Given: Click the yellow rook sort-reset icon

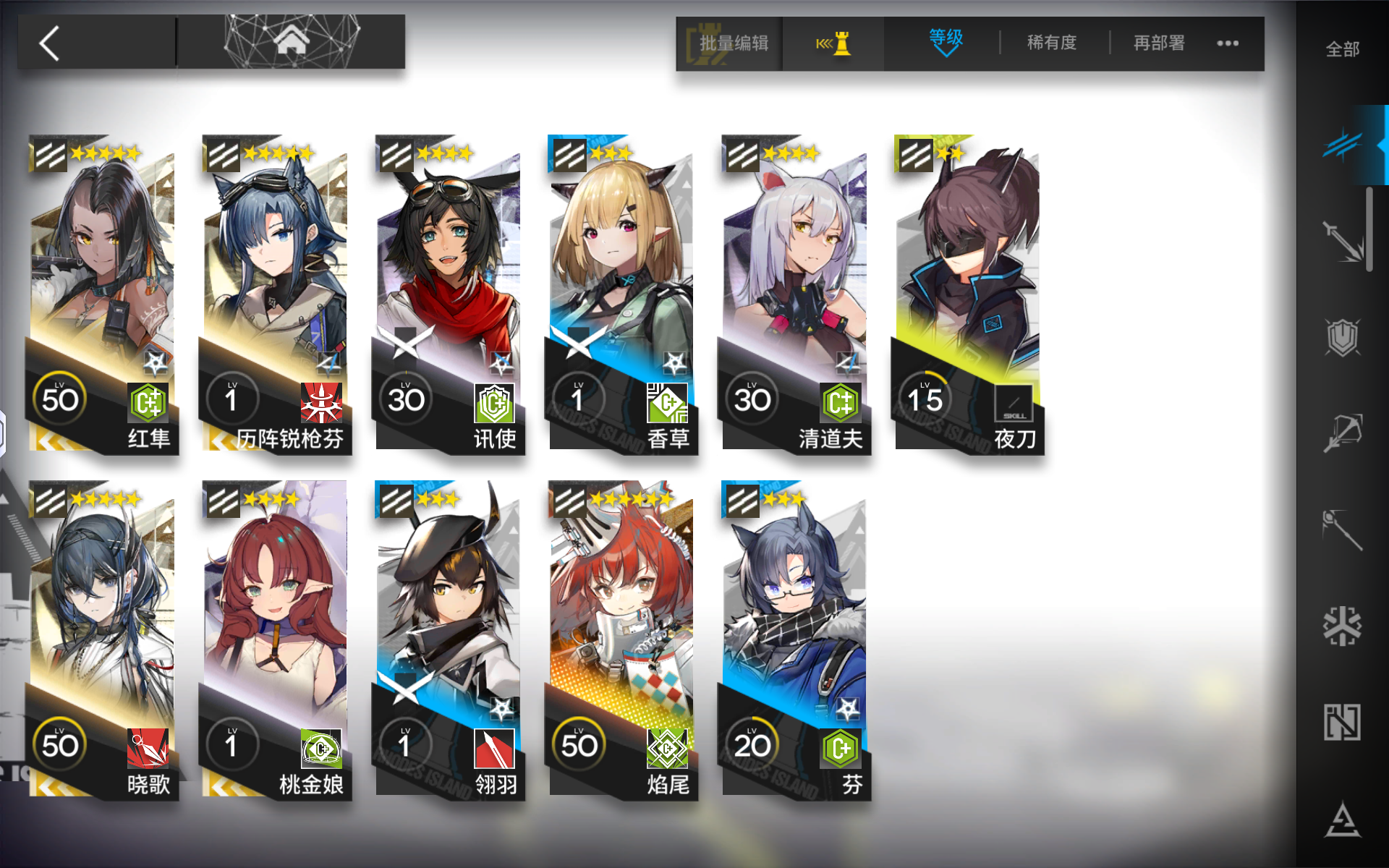Looking at the screenshot, I should click(x=833, y=43).
